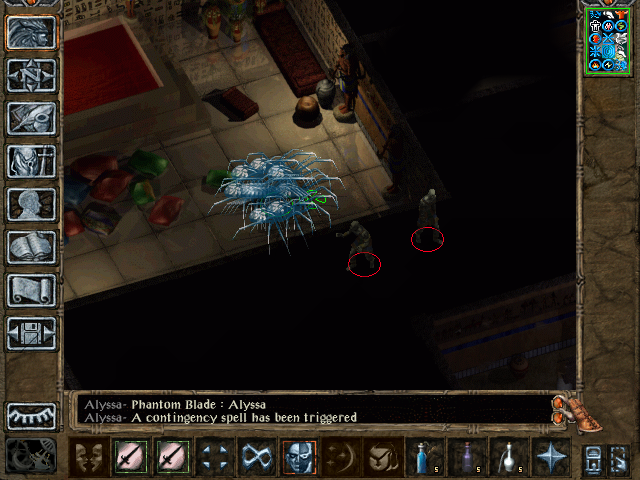Image resolution: width=640 pixels, height=480 pixels.
Task: Use the purple potion quick item
Action: coord(465,457)
